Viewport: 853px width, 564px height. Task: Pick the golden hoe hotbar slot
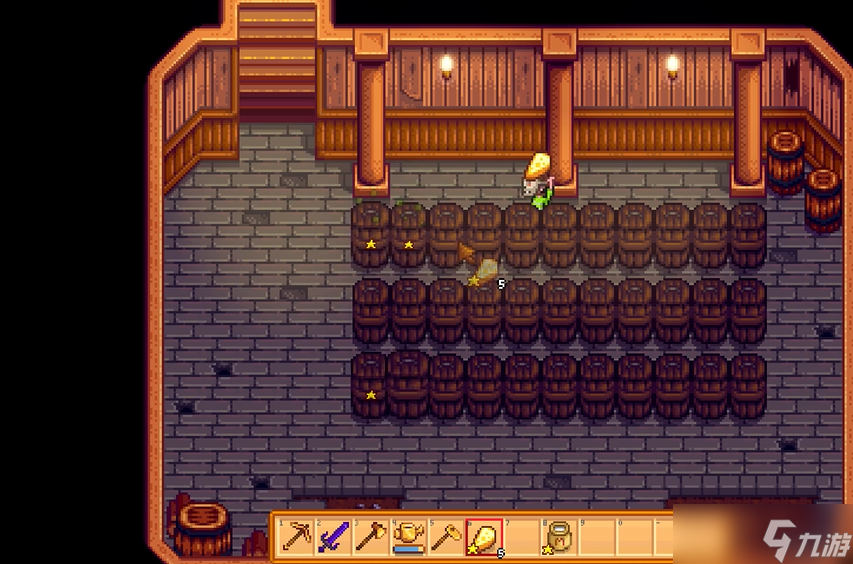point(446,538)
